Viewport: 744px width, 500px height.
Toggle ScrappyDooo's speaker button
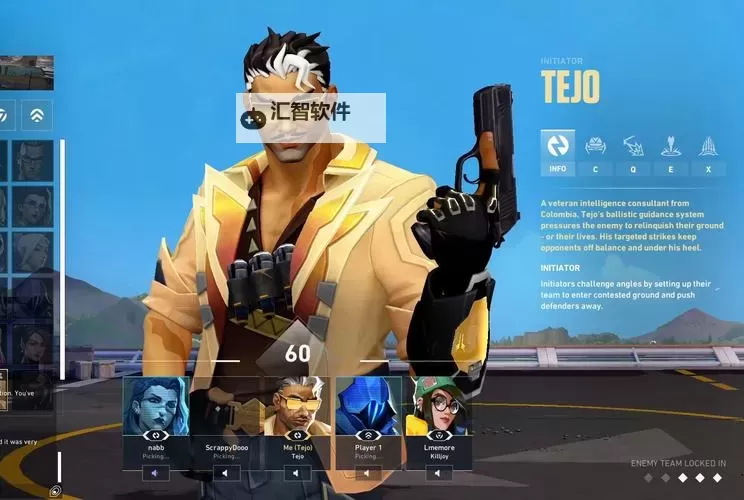[226, 473]
